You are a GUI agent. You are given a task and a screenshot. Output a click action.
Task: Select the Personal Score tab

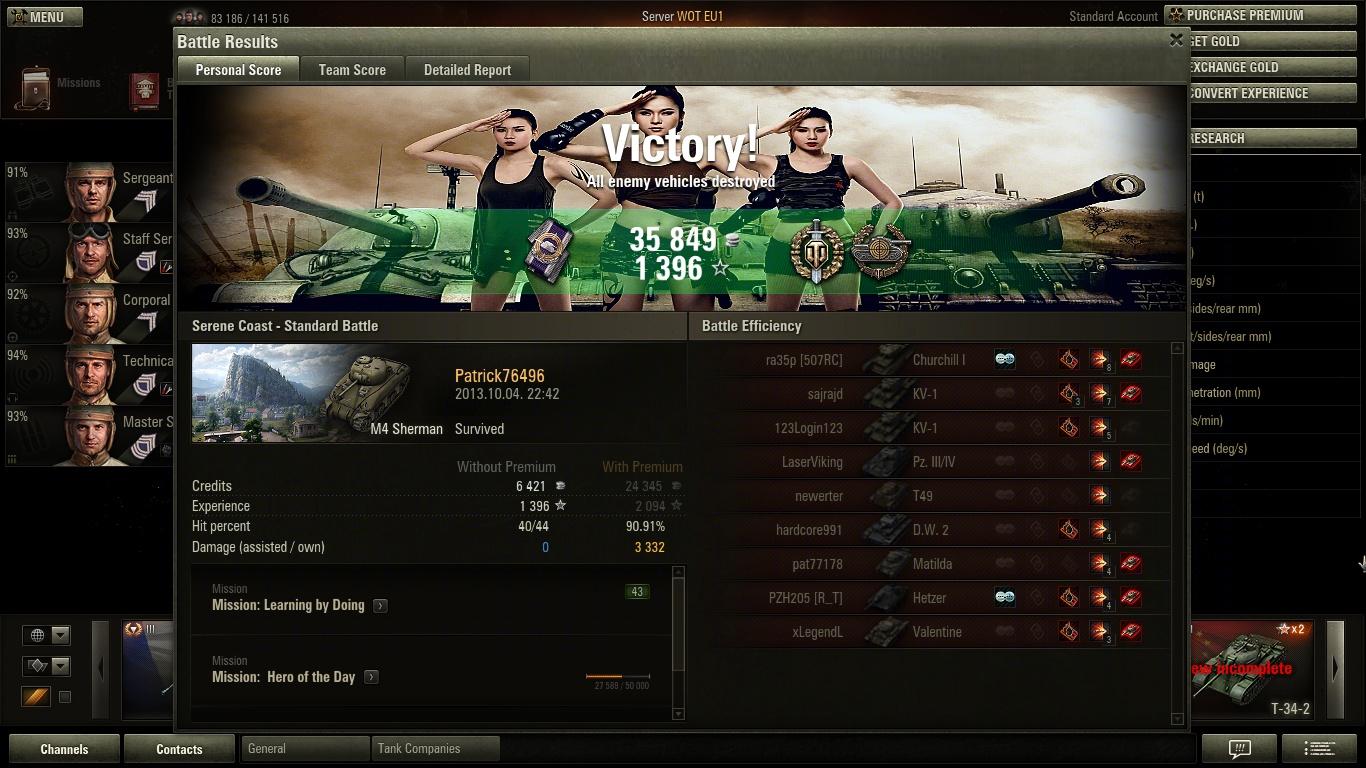(x=238, y=70)
